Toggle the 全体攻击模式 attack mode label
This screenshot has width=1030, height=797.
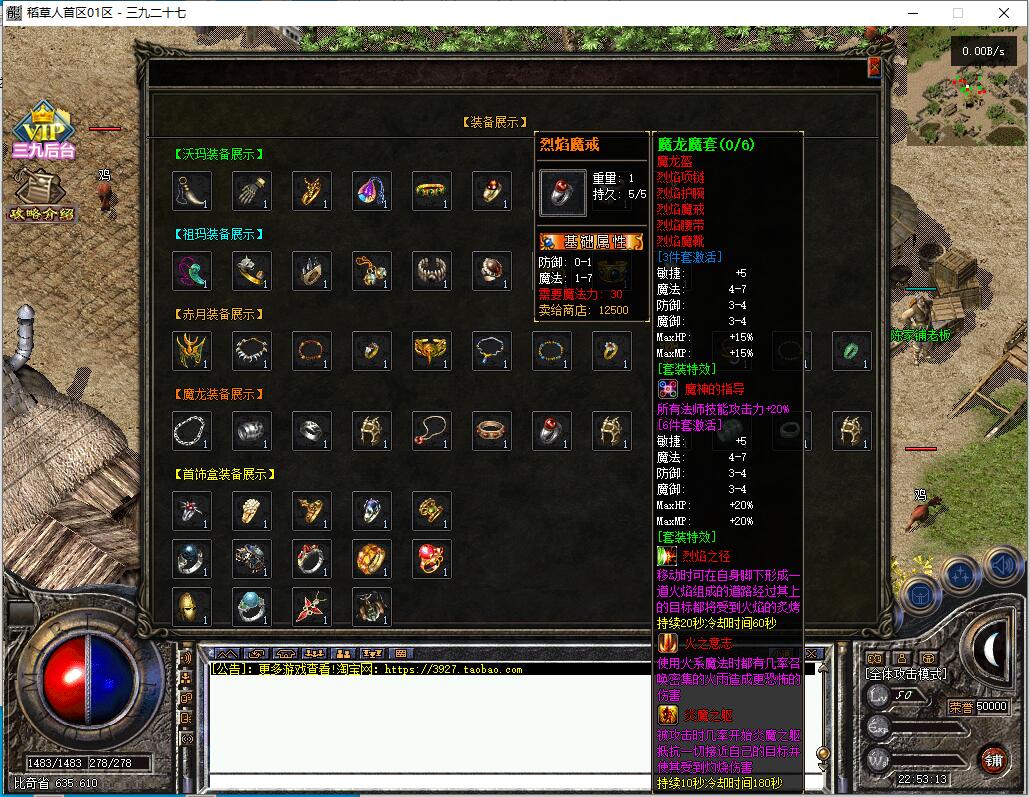pyautogui.click(x=906, y=675)
